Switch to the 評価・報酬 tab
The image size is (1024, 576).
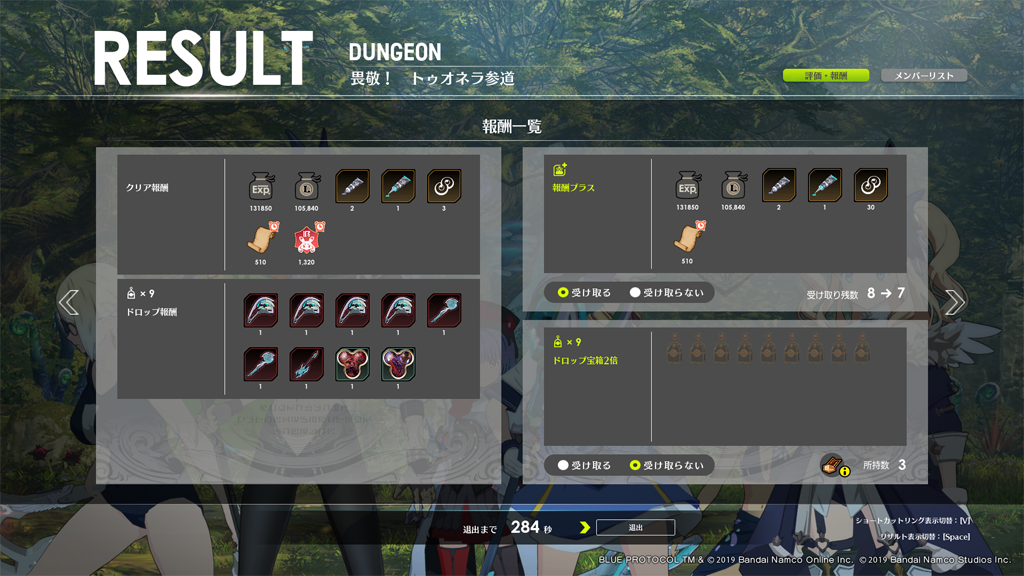(x=825, y=76)
